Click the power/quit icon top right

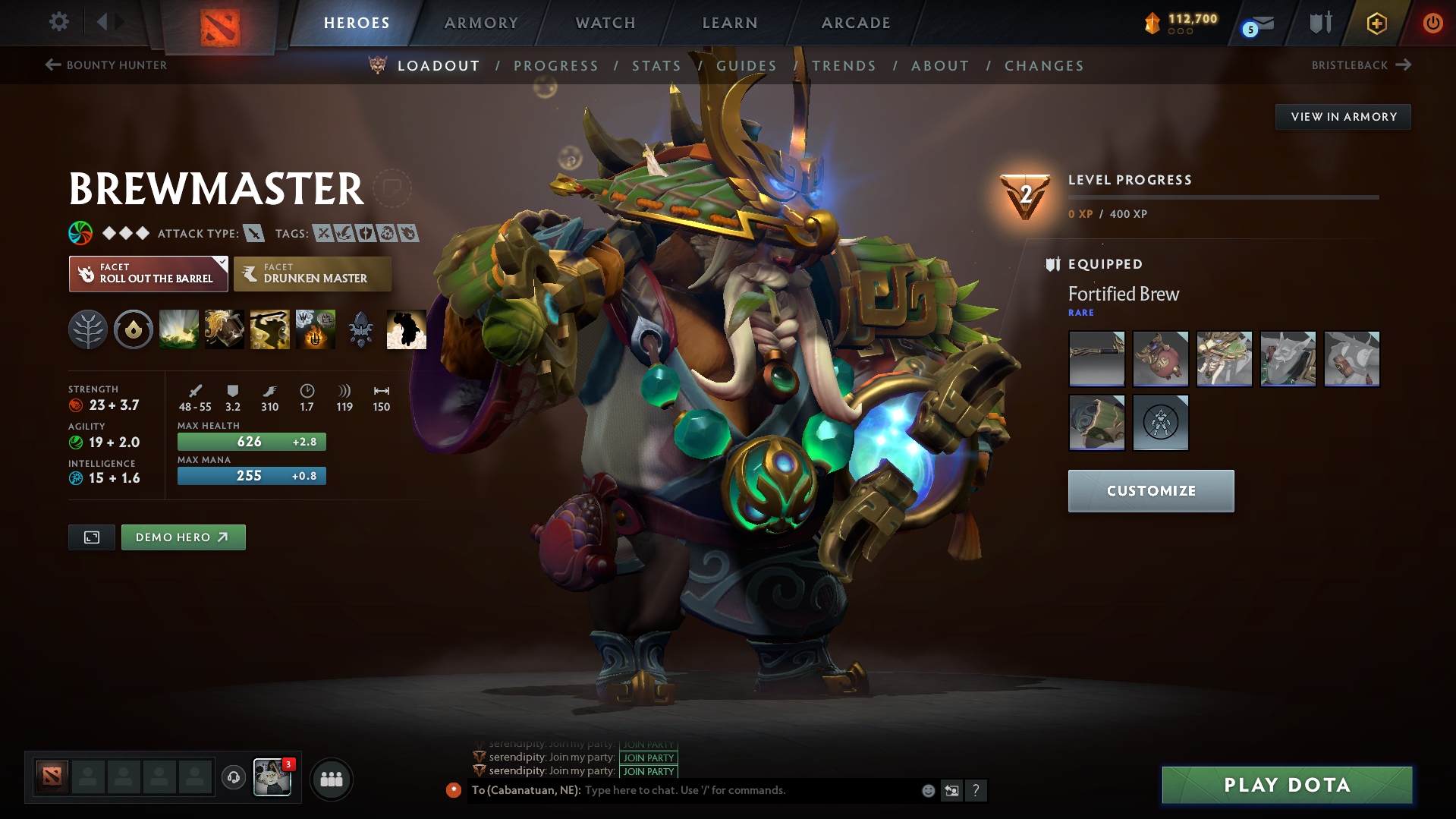point(1432,23)
